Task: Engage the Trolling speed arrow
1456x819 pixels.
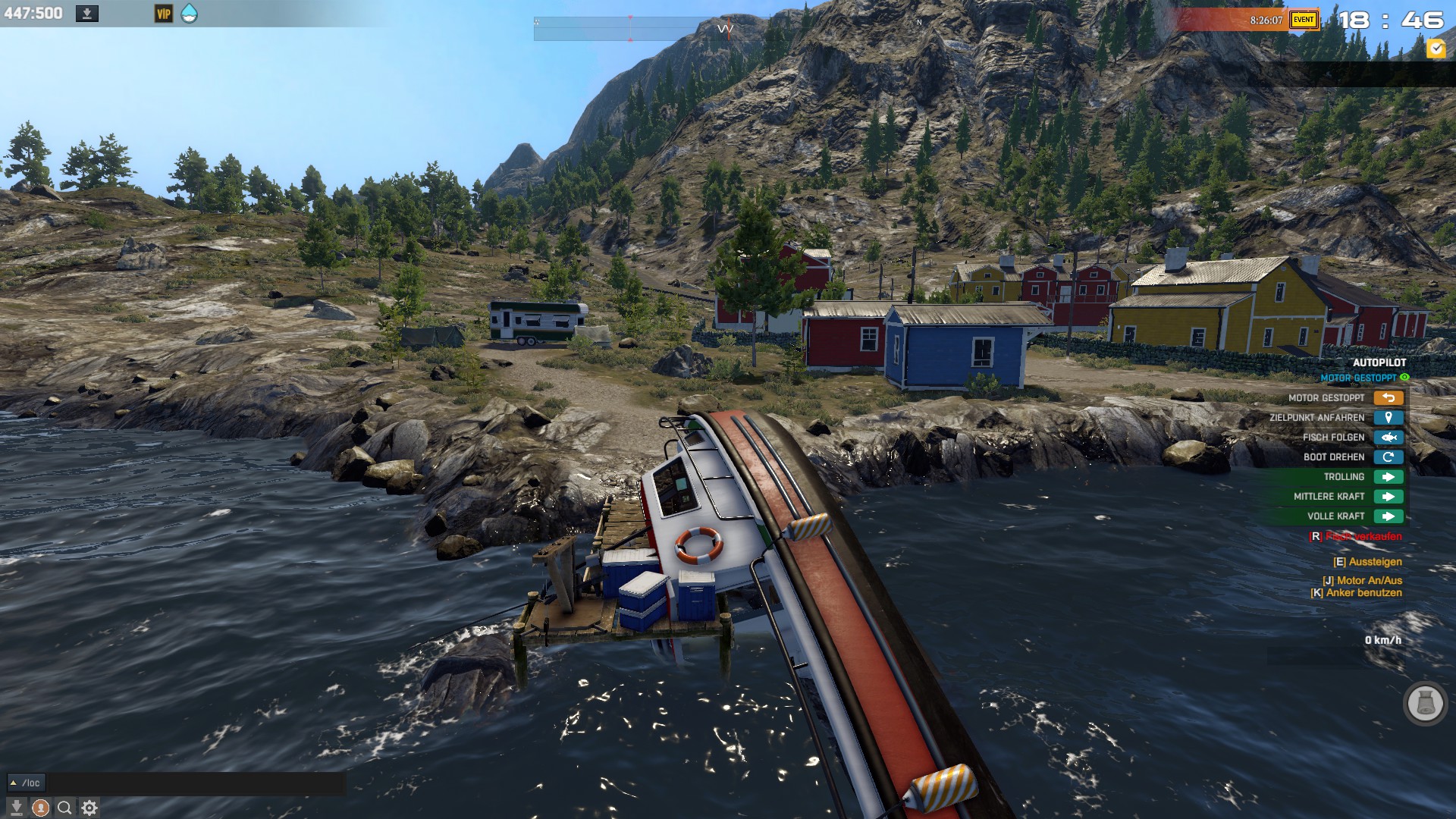Action: click(1388, 477)
